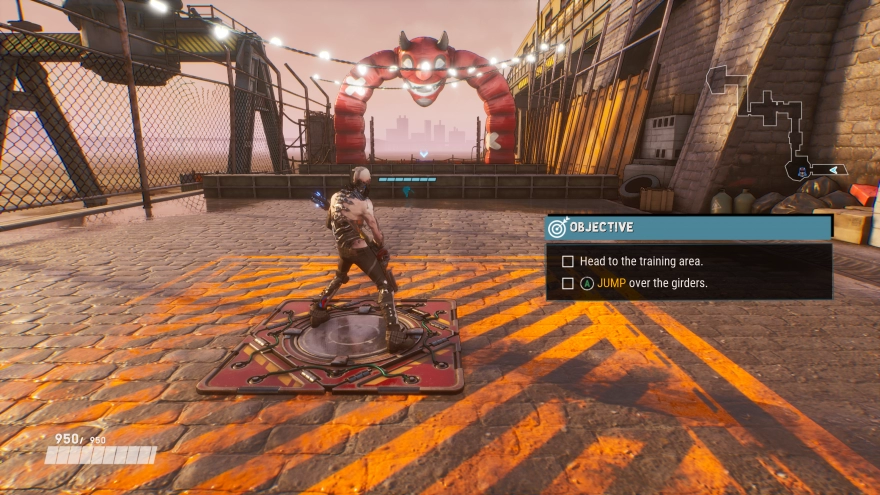Open the minimap in the corner
Viewport: 880px width, 495px height.
point(776,122)
